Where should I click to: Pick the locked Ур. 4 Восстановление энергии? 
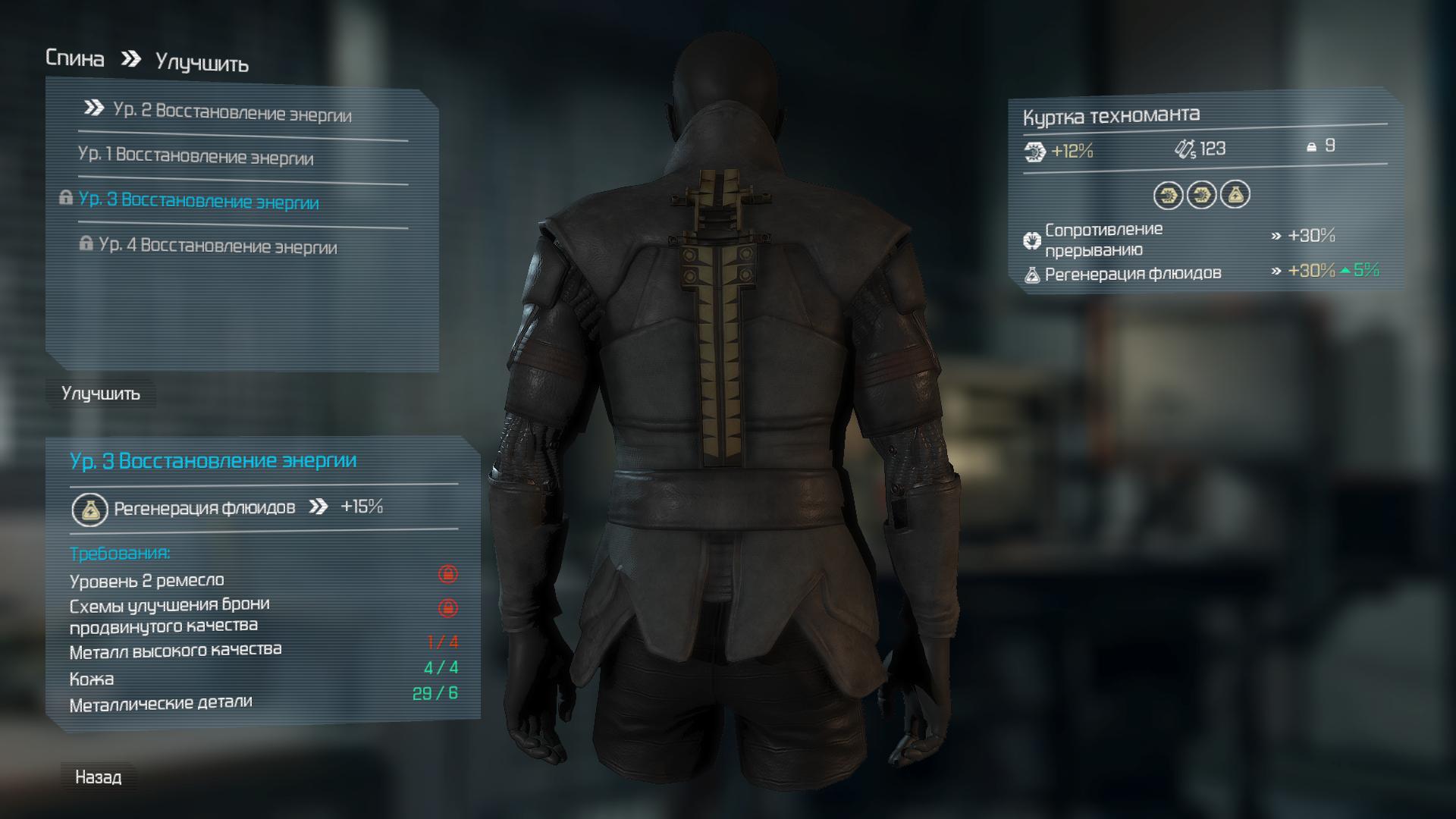coord(218,246)
